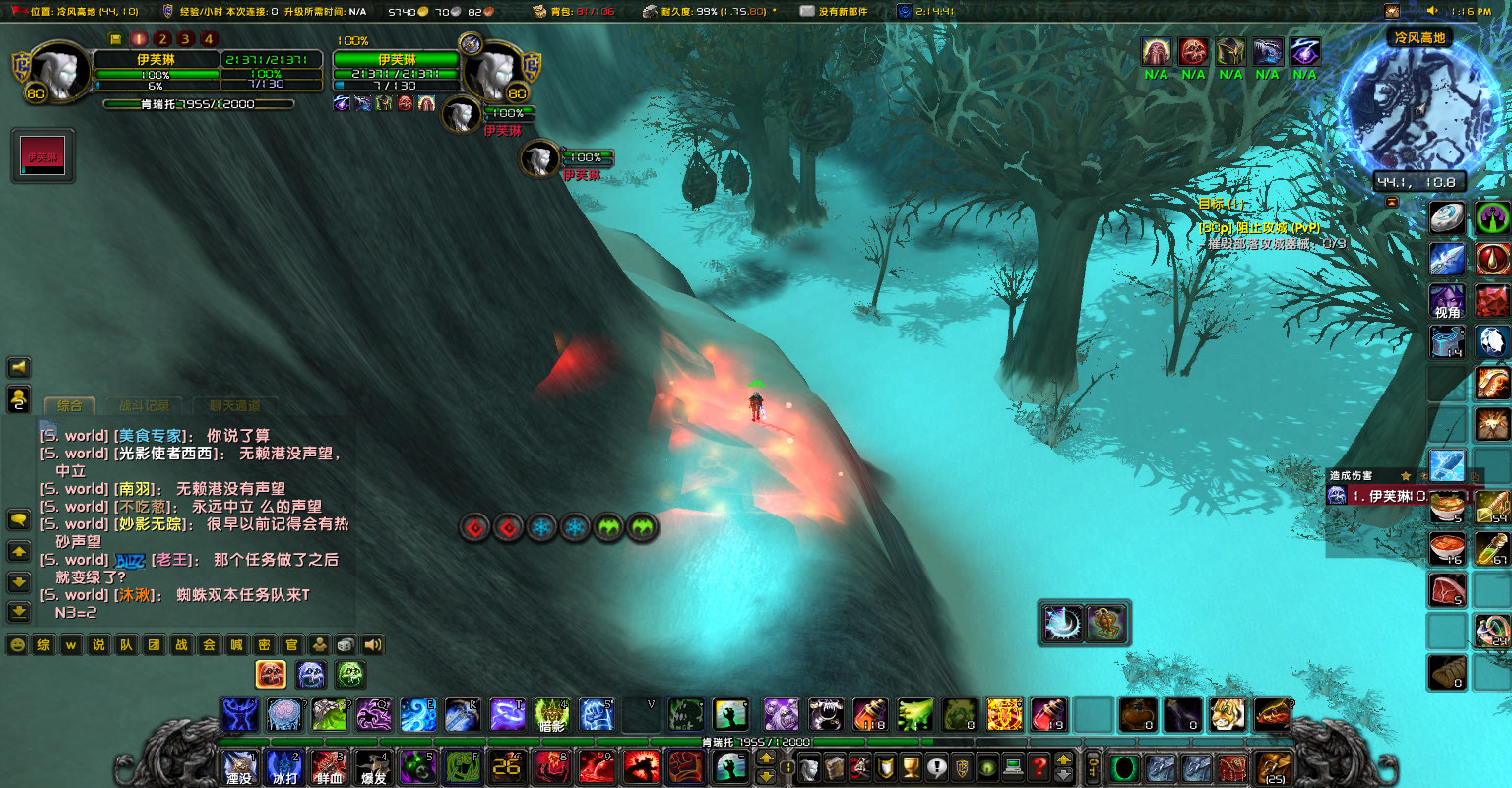Cast the 冰打 ability from the bottom bar
The height and width of the screenshot is (788, 1512).
point(283,767)
